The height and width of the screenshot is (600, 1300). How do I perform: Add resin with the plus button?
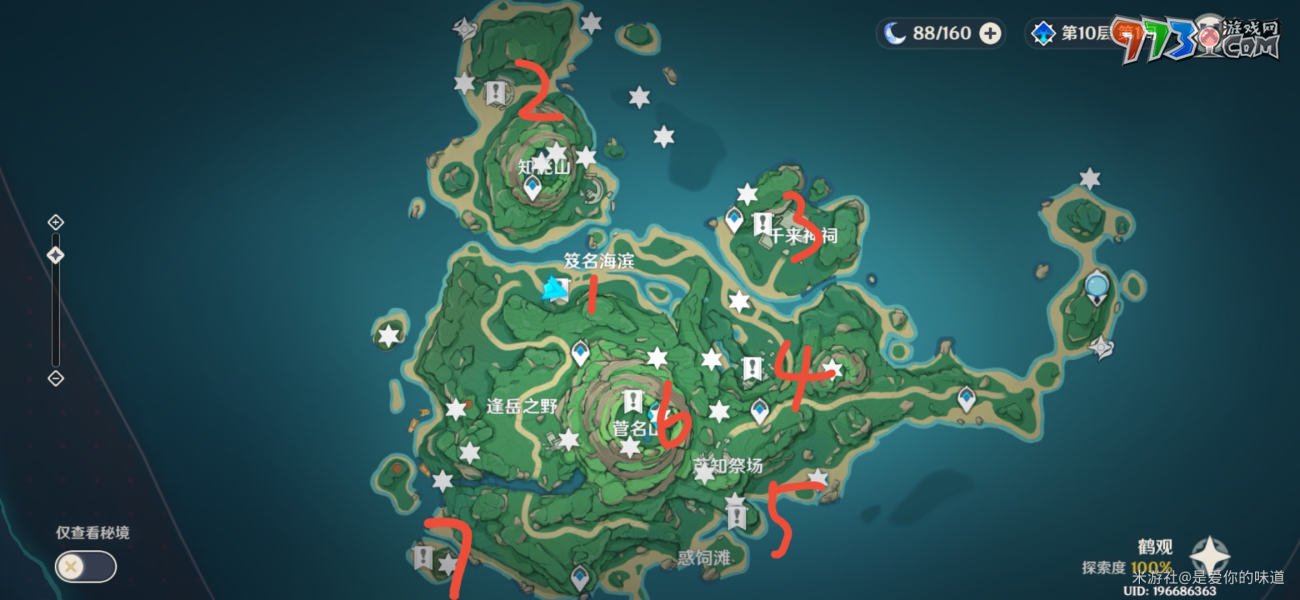click(x=990, y=33)
